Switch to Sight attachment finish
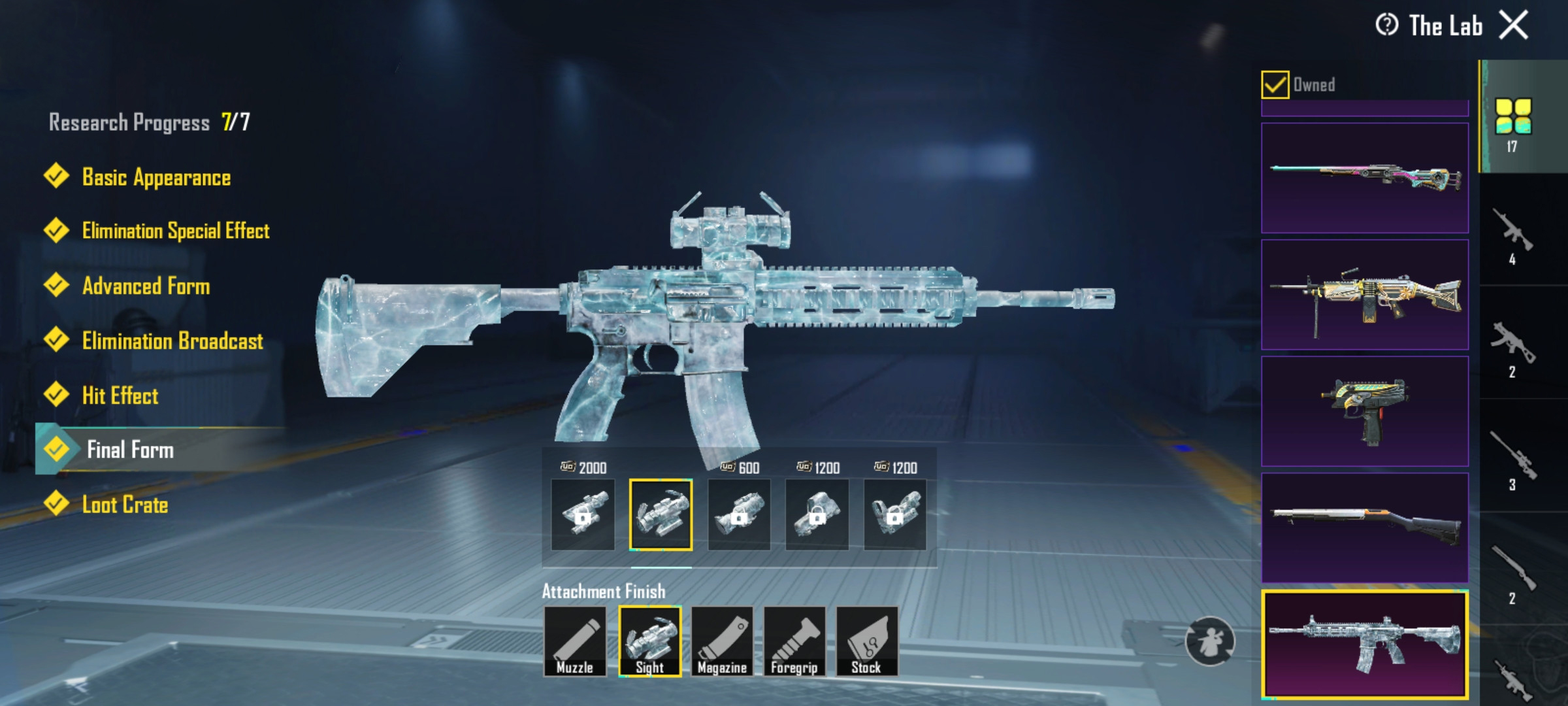Image resolution: width=1568 pixels, height=706 pixels. tap(649, 641)
